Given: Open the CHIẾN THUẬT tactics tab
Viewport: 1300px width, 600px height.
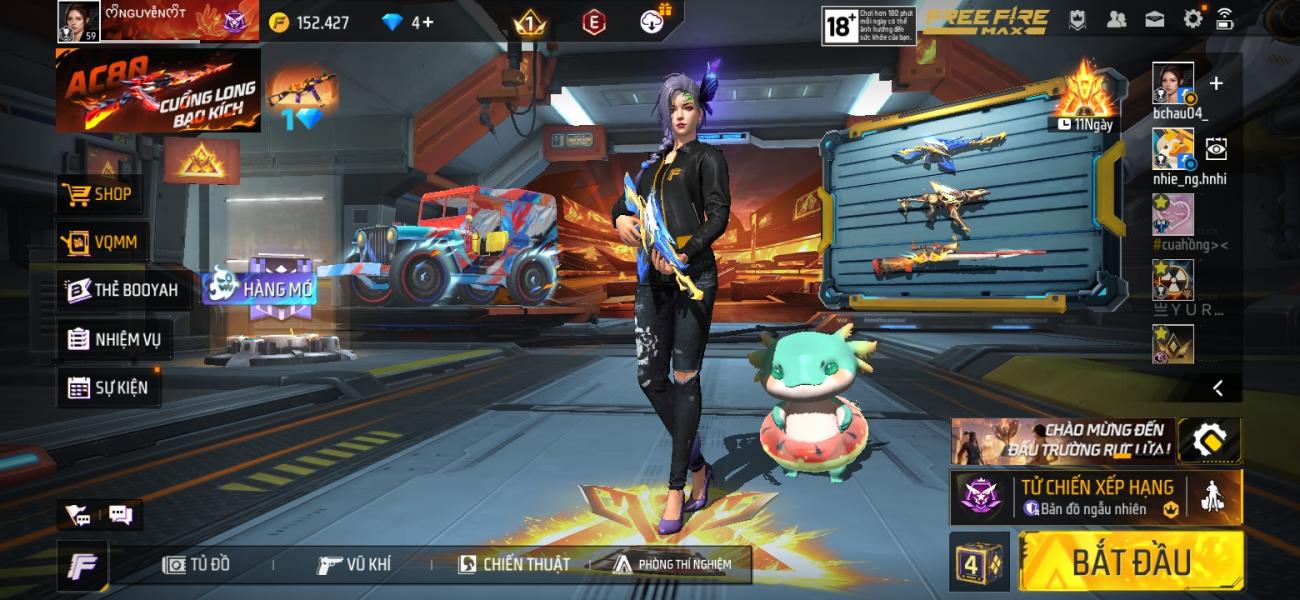Looking at the screenshot, I should tap(514, 564).
